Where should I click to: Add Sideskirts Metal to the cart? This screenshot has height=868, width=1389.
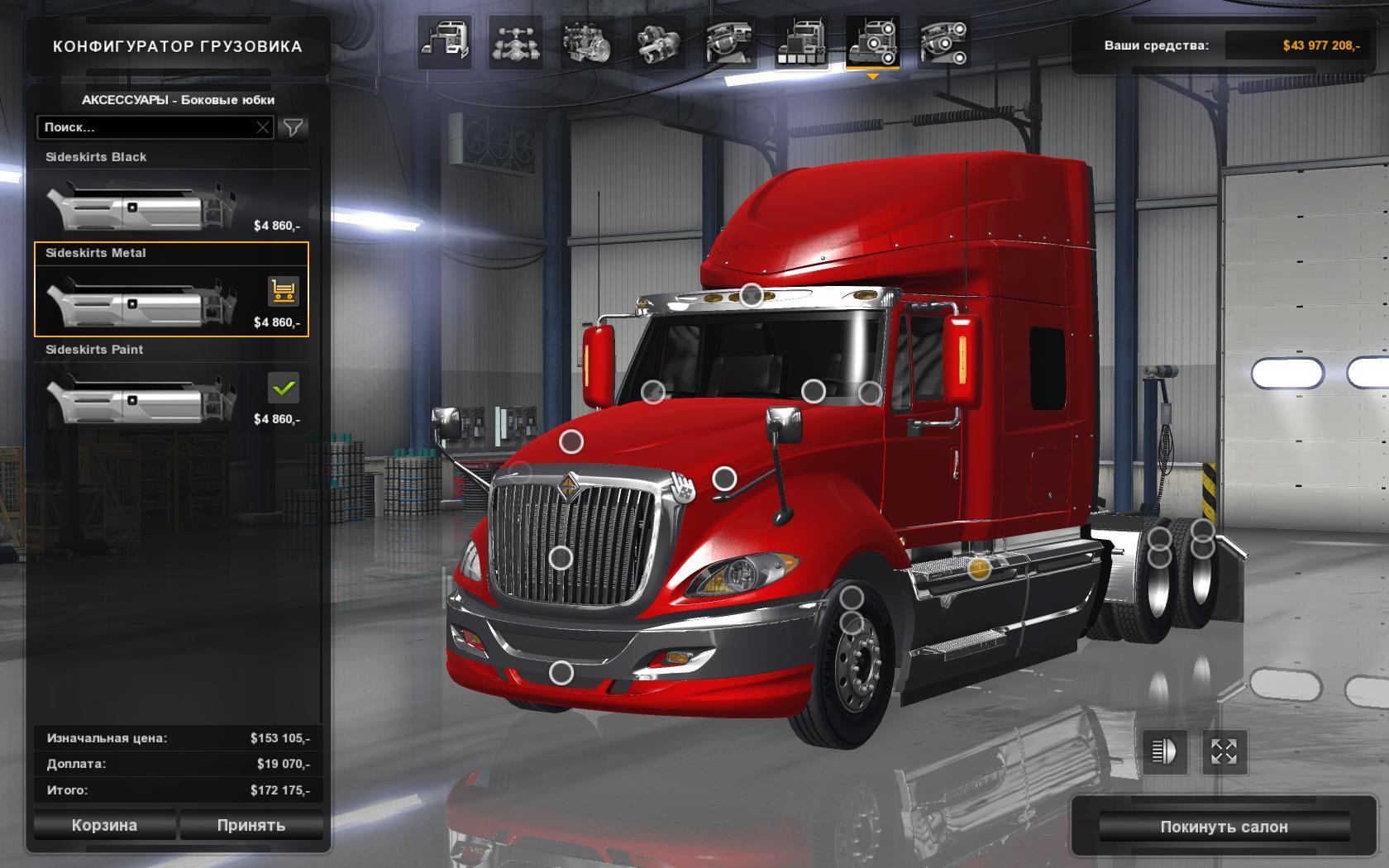(283, 291)
